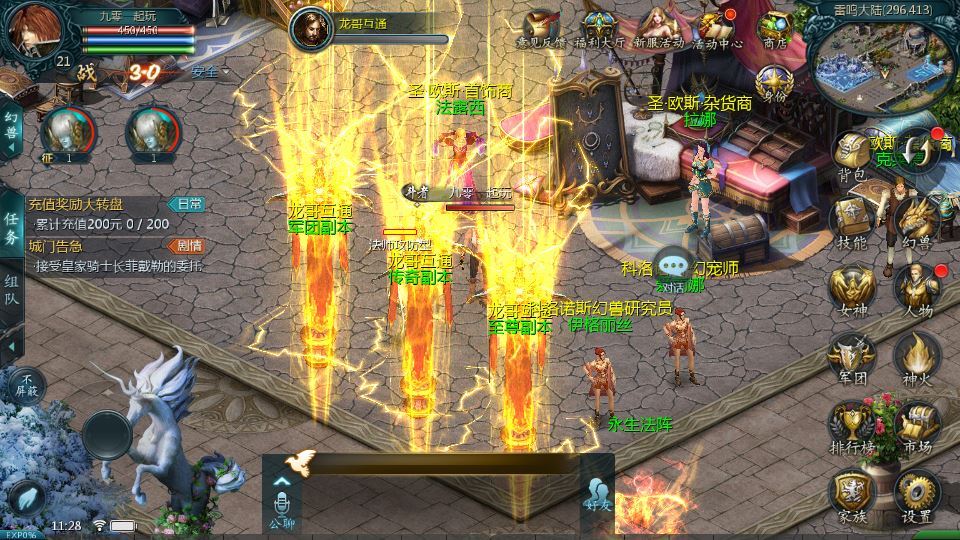This screenshot has height=540, width=960.
Task: Open the 设置 settings gear
Action: coord(916,494)
